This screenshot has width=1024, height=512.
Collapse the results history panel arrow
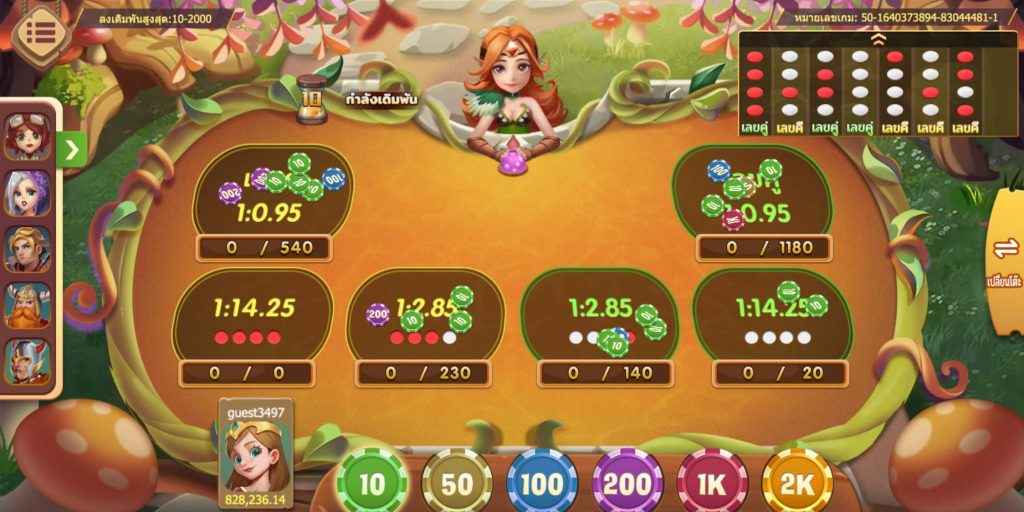877,40
